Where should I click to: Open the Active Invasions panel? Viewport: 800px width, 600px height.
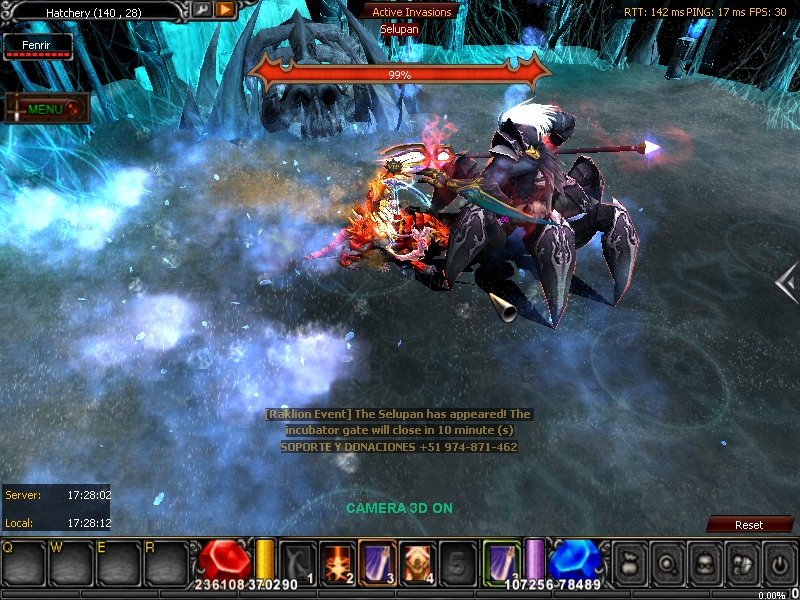[411, 12]
